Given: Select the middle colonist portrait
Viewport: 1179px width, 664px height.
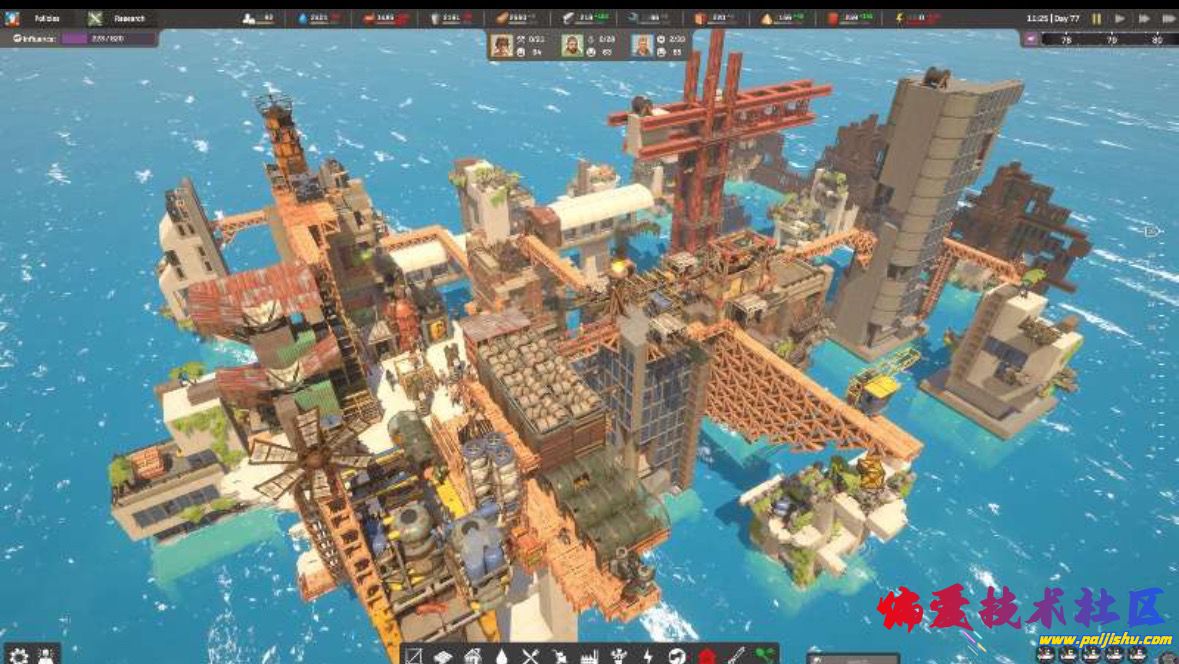Looking at the screenshot, I should pyautogui.click(x=572, y=45).
